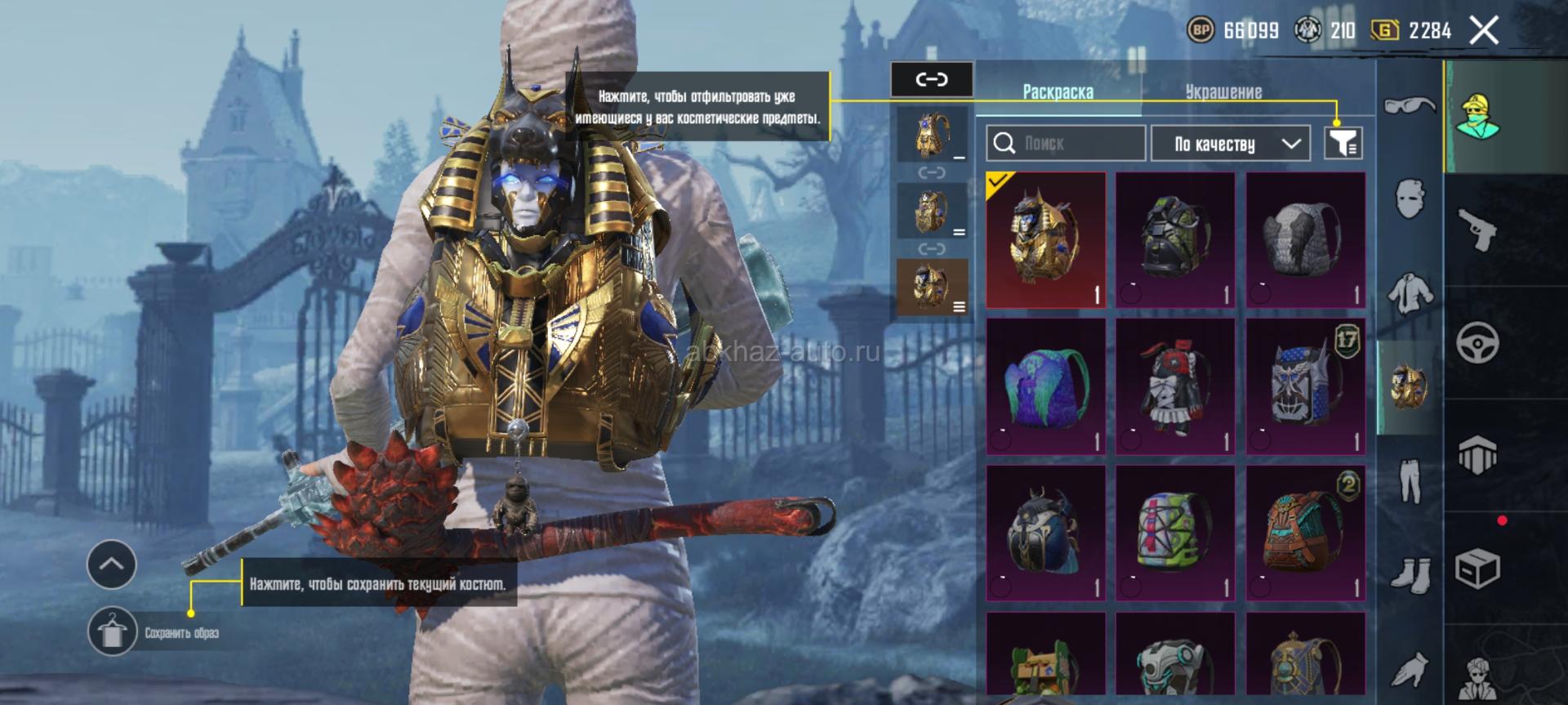
Task: Select the black and green armored backpack
Action: pos(1175,239)
